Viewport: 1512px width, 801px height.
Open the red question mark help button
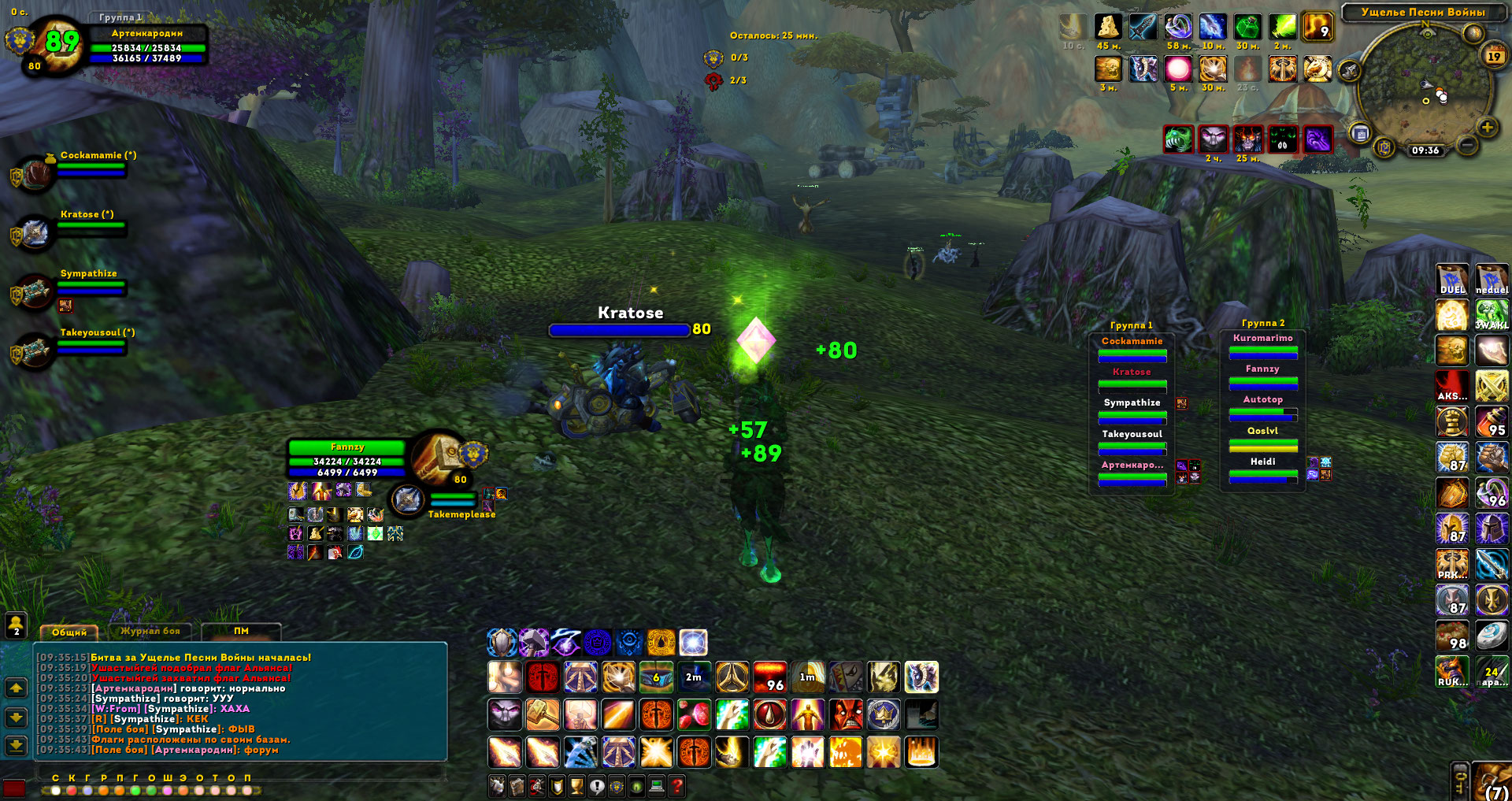676,785
